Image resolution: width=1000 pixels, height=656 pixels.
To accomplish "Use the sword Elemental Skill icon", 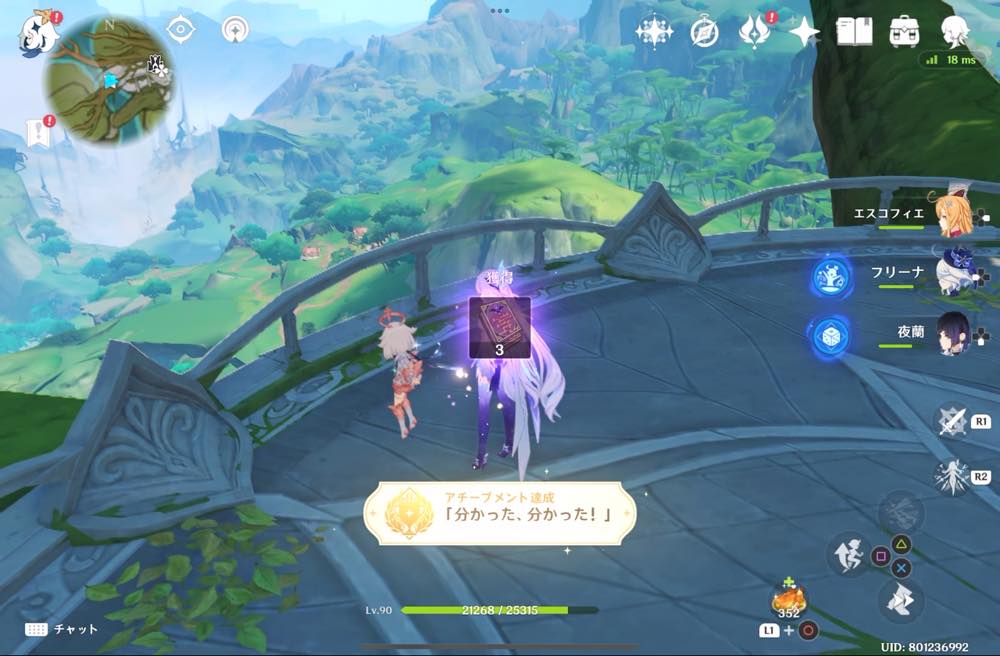I will [951, 420].
